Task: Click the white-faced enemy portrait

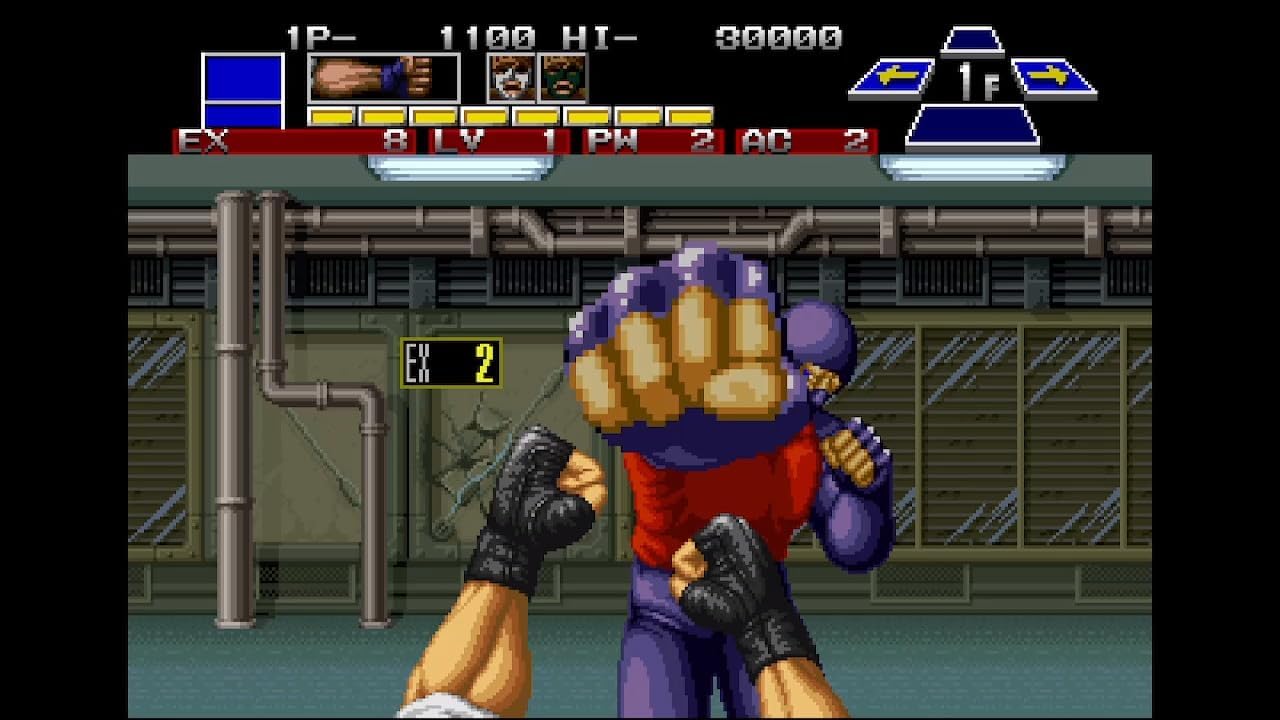Action: (512, 80)
